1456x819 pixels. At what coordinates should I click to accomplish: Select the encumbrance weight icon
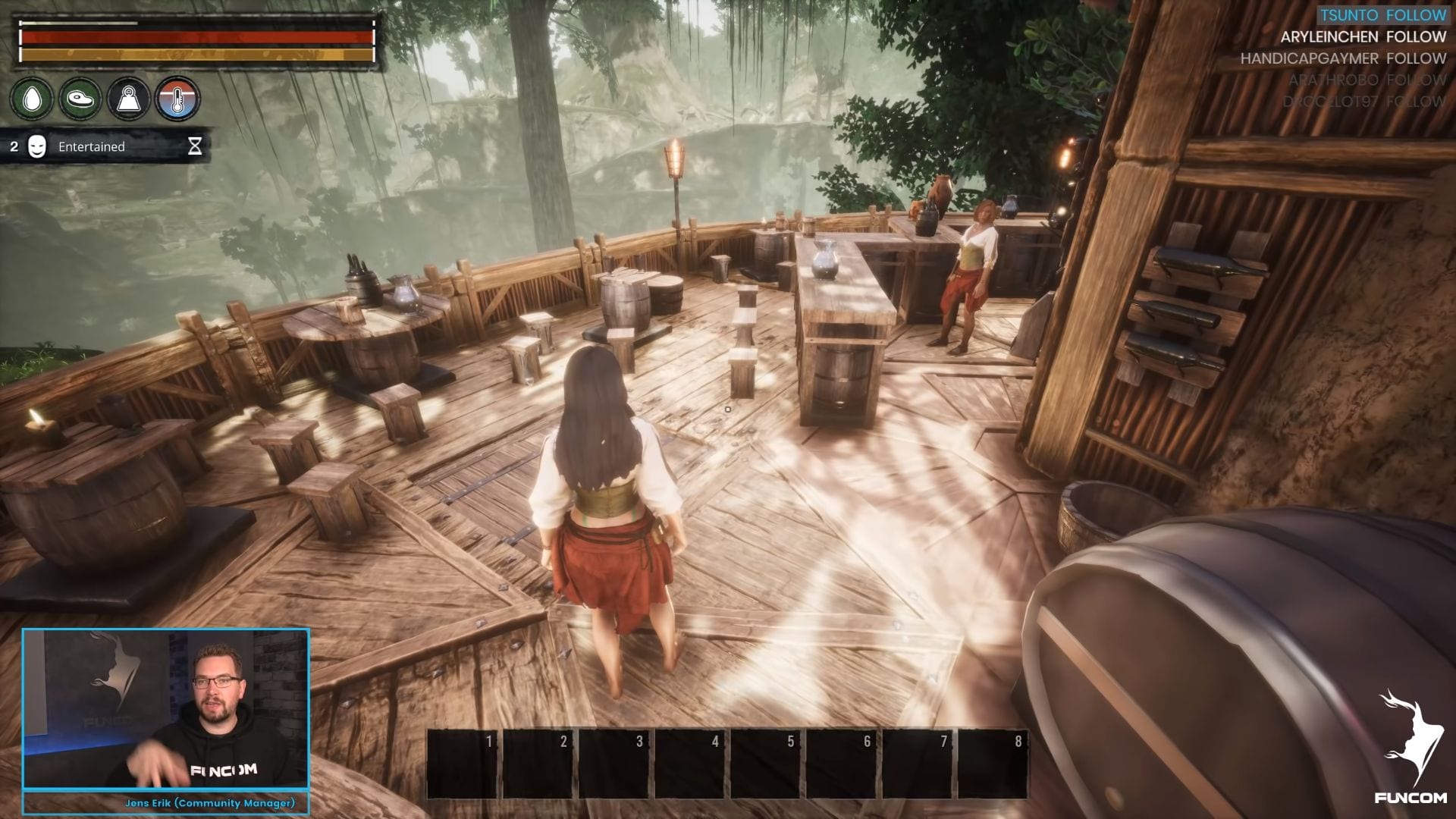129,99
